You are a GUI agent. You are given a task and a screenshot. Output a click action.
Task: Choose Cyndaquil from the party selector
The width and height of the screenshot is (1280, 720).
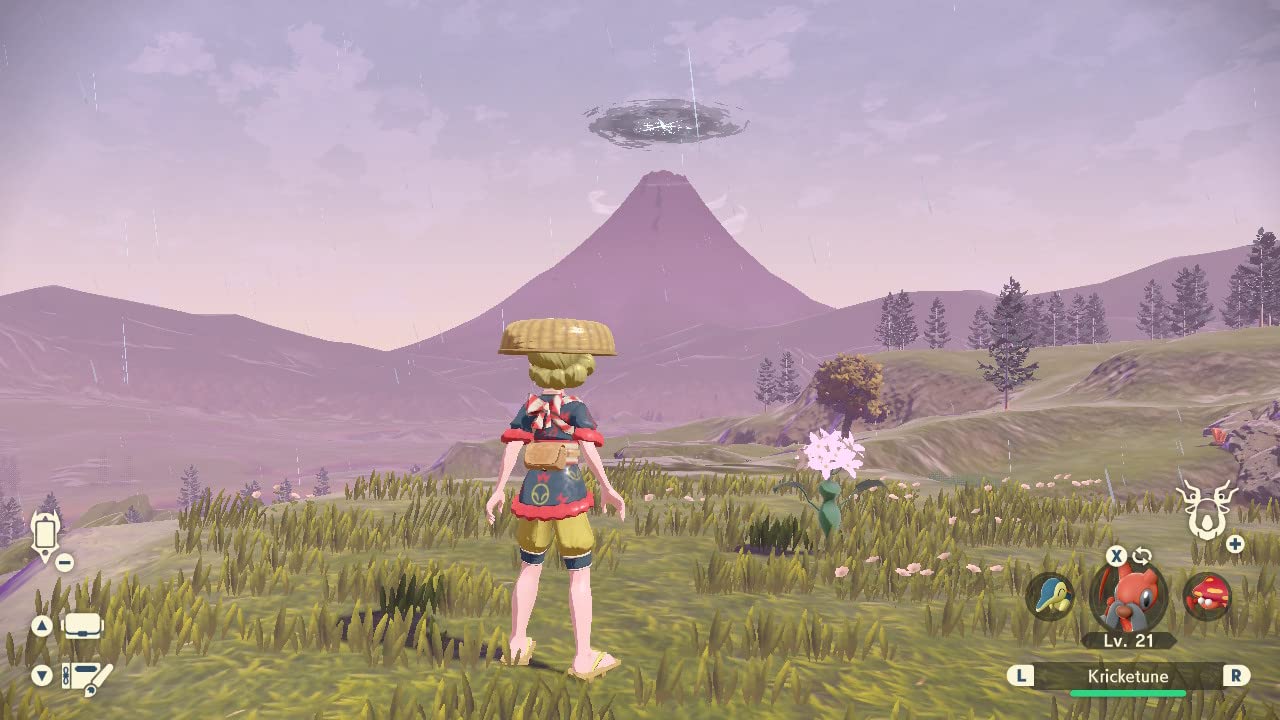1050,597
